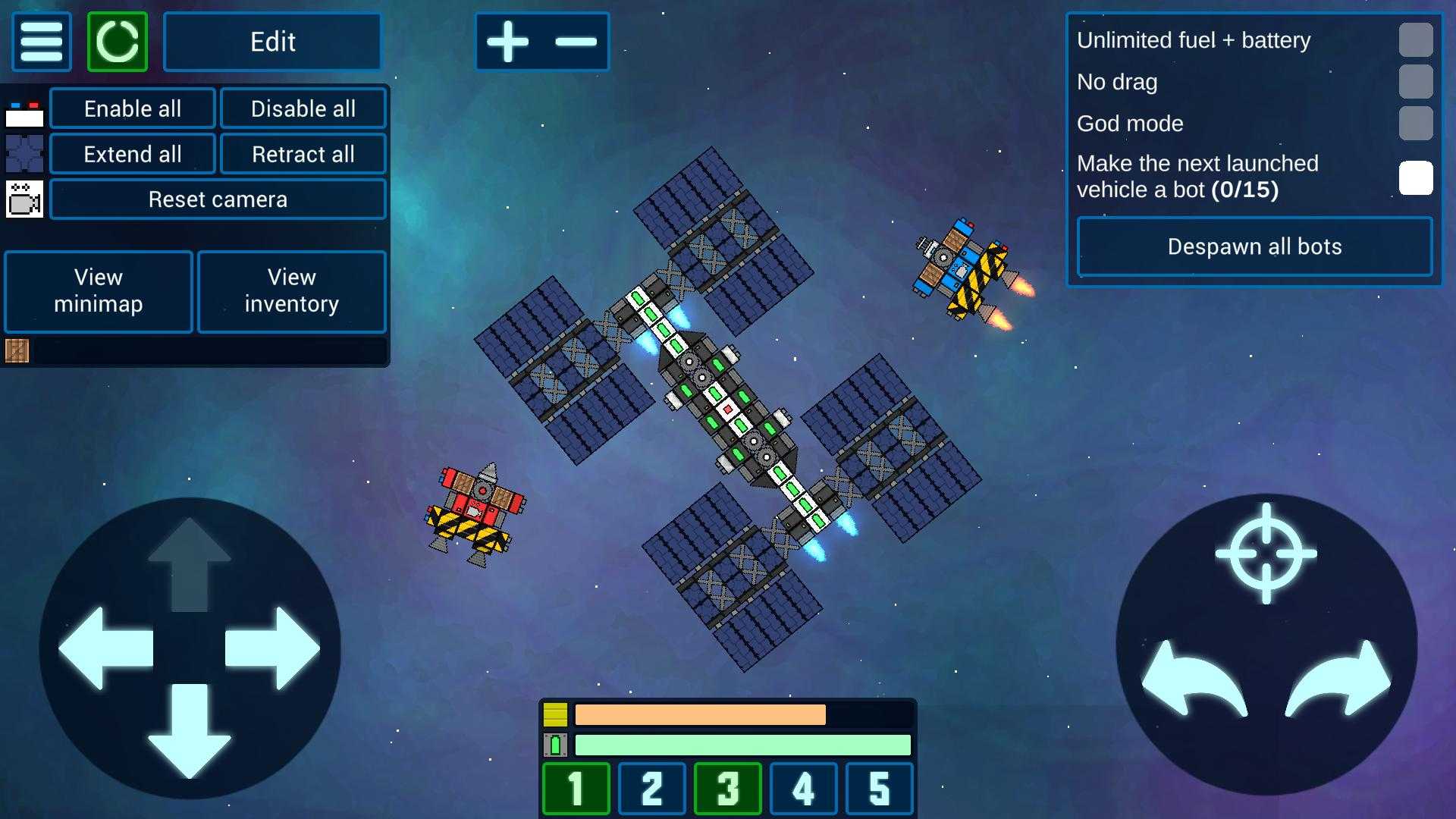The height and width of the screenshot is (819, 1456).
Task: Tap the crosshair fire button
Action: tap(1266, 554)
